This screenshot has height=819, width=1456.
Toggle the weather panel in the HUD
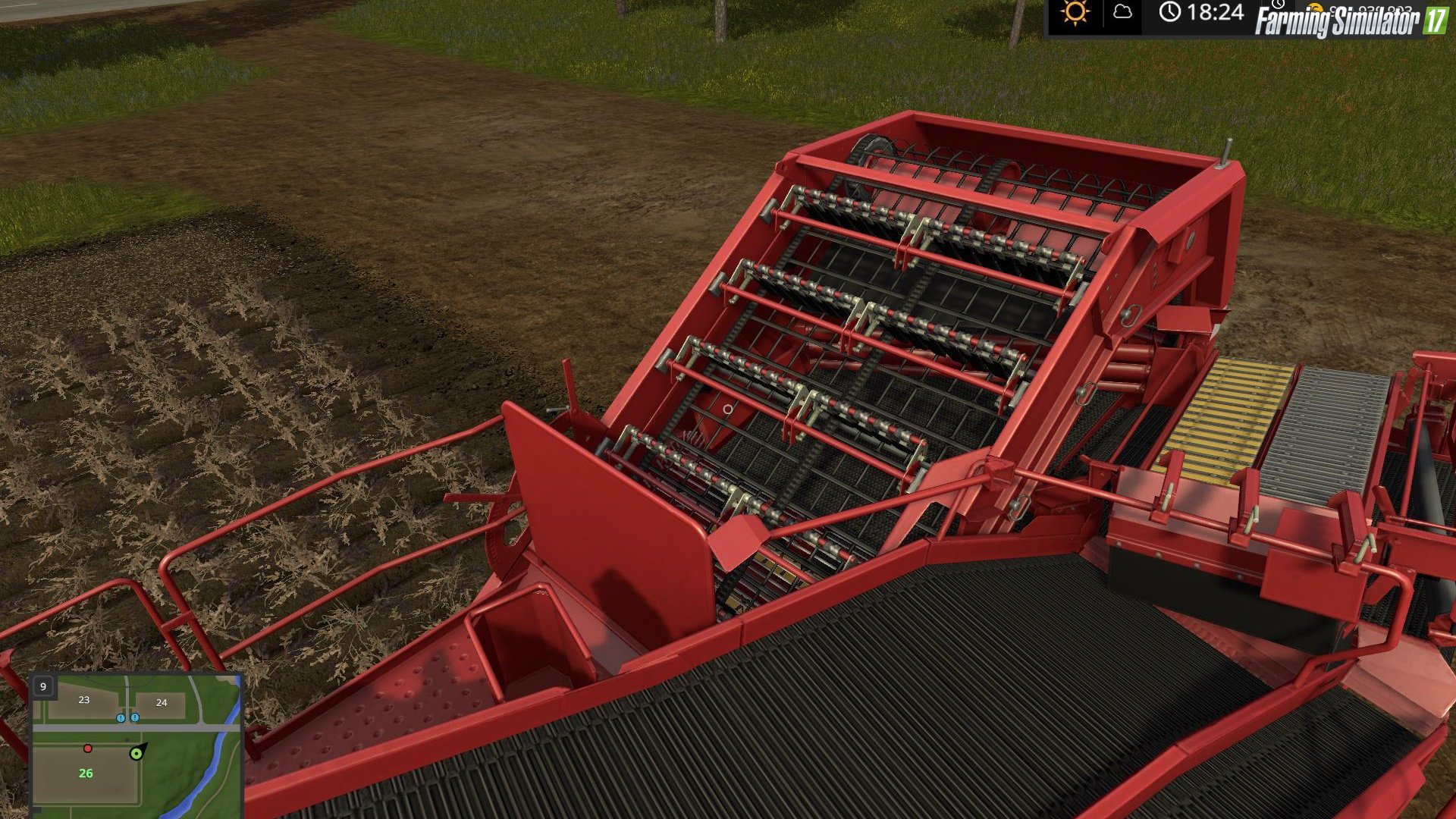point(1098,14)
